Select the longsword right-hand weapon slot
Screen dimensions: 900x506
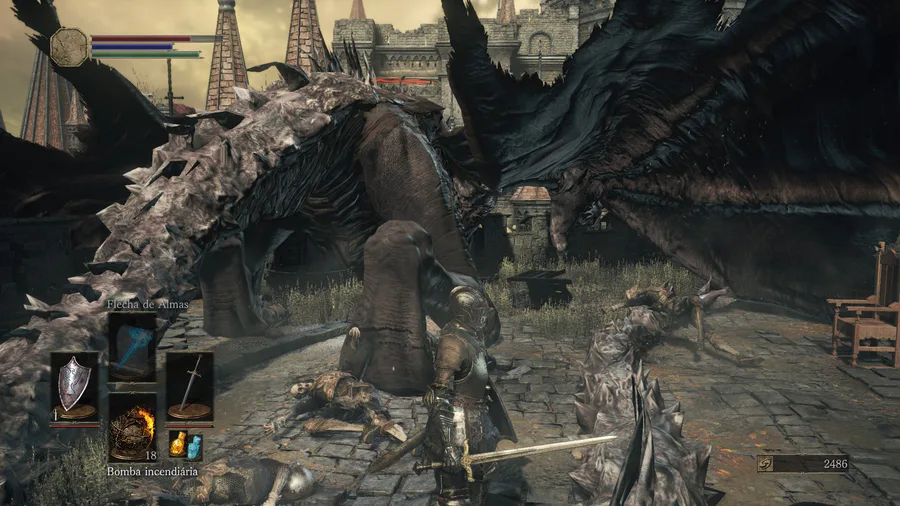[189, 385]
